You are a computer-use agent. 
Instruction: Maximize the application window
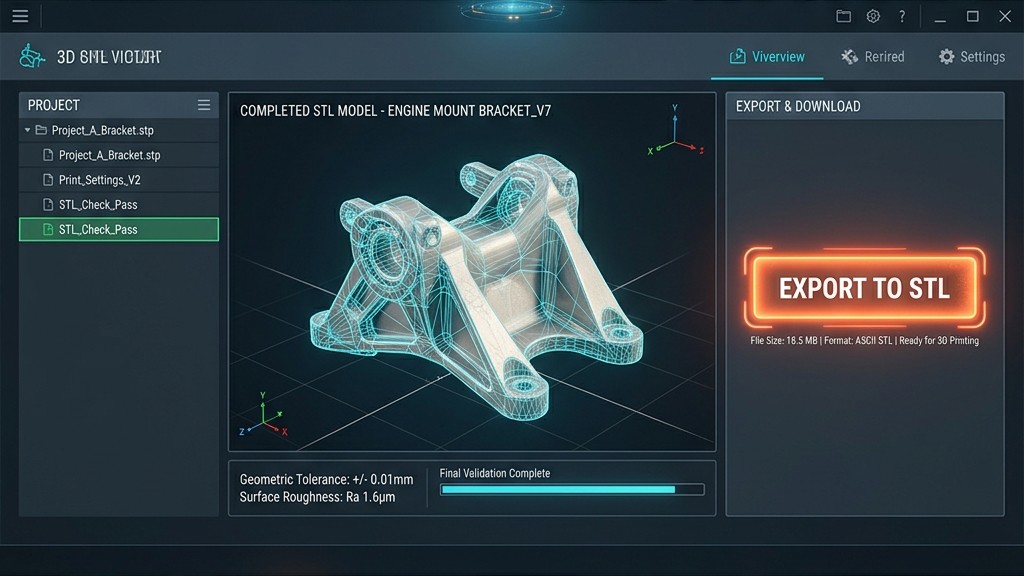point(972,16)
